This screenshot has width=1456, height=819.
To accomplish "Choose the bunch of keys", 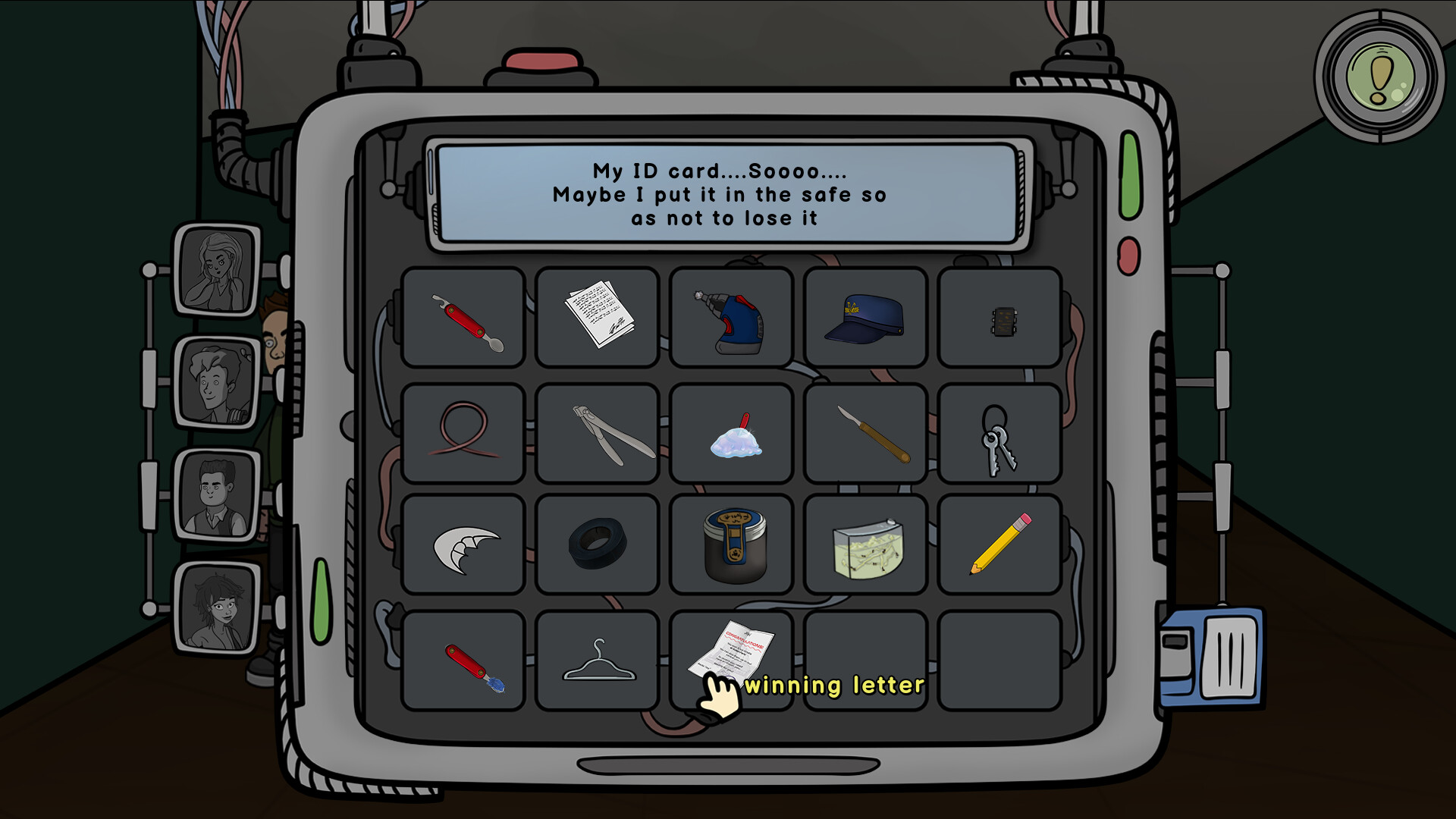I will [x=999, y=432].
